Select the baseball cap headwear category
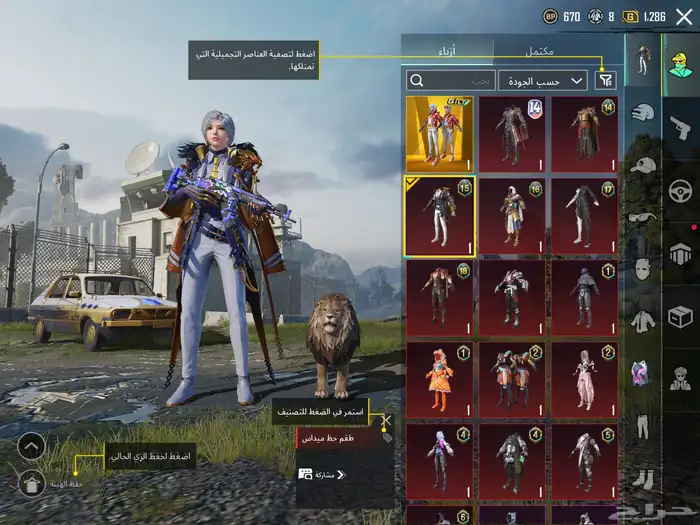700x525 pixels. pyautogui.click(x=643, y=165)
